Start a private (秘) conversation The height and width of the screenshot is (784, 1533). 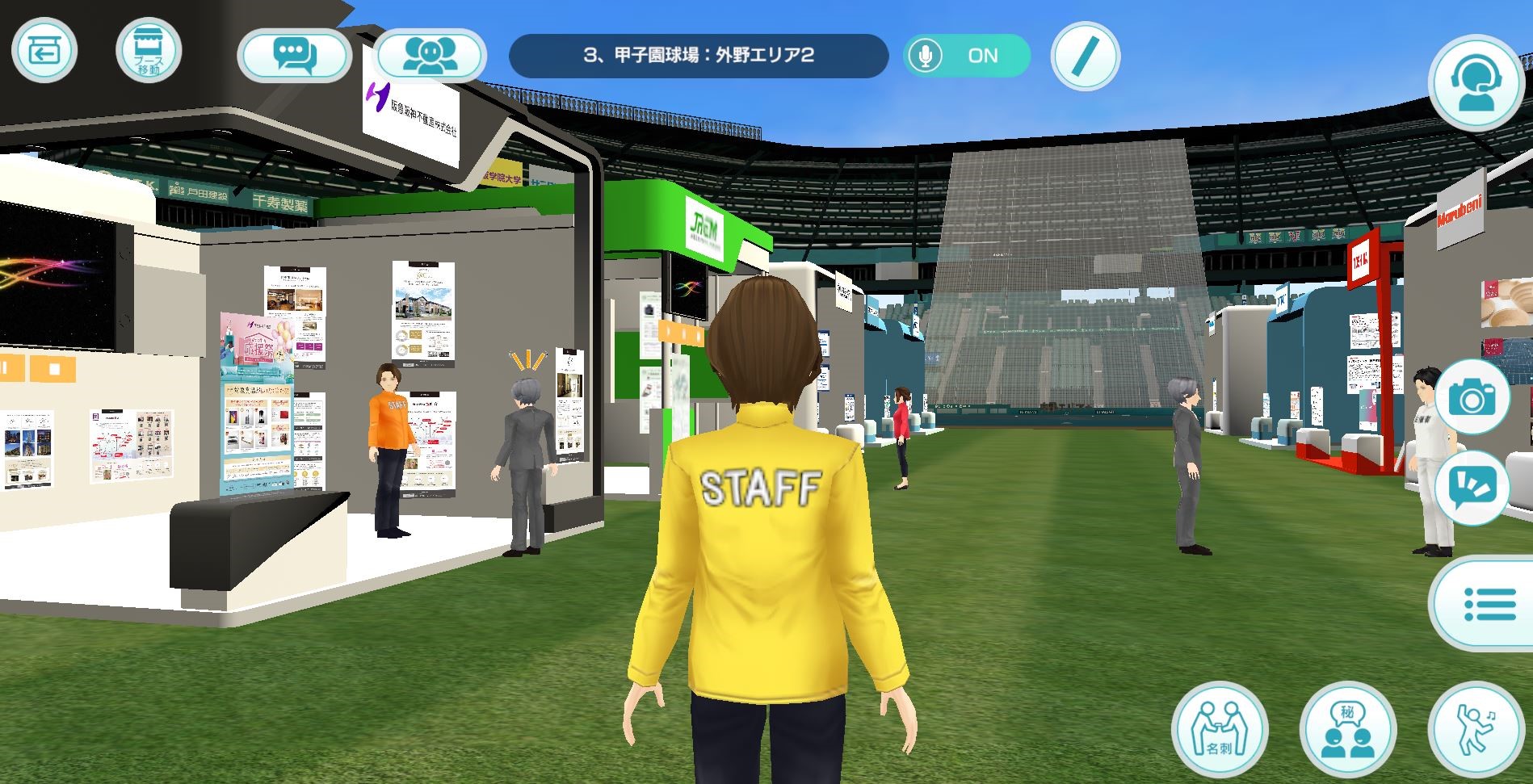pyautogui.click(x=1347, y=729)
